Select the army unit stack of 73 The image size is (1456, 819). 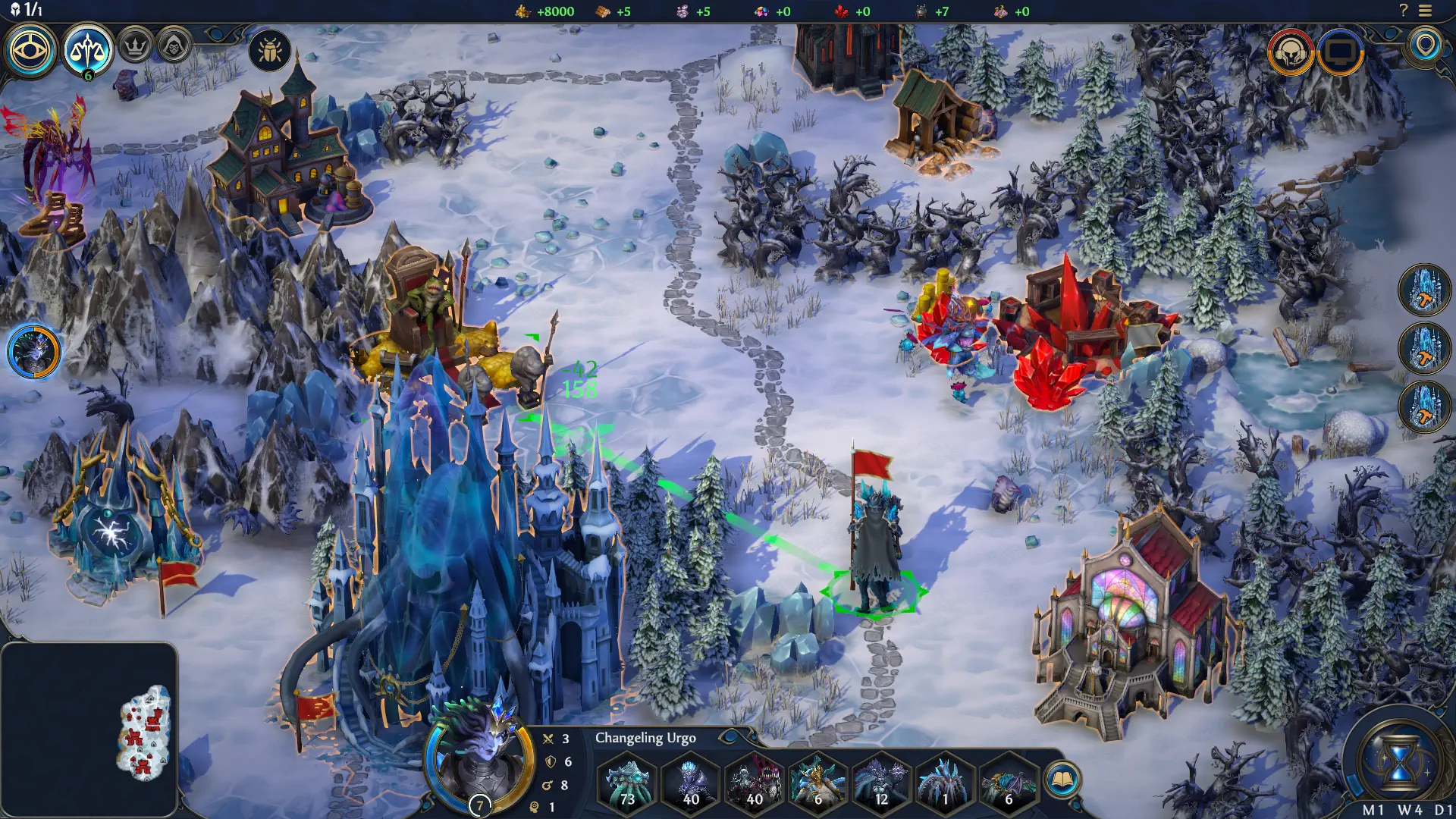627,782
